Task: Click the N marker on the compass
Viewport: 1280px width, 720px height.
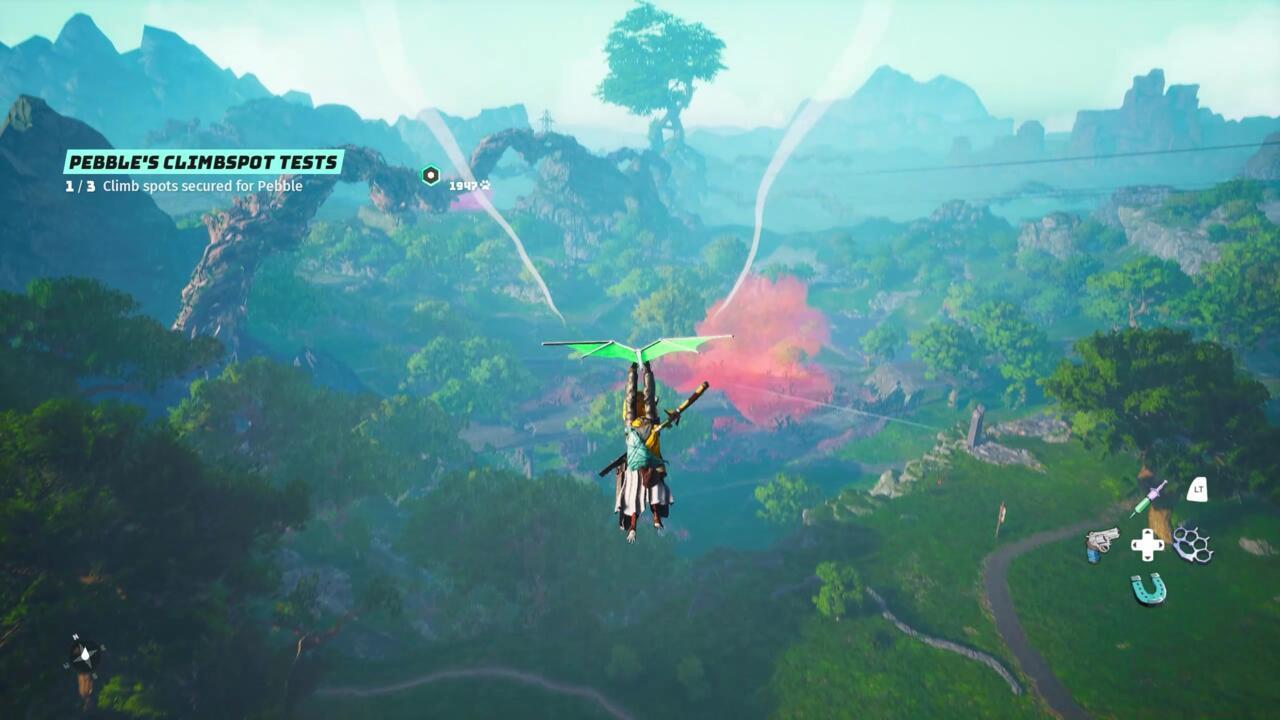Action: 76,636
